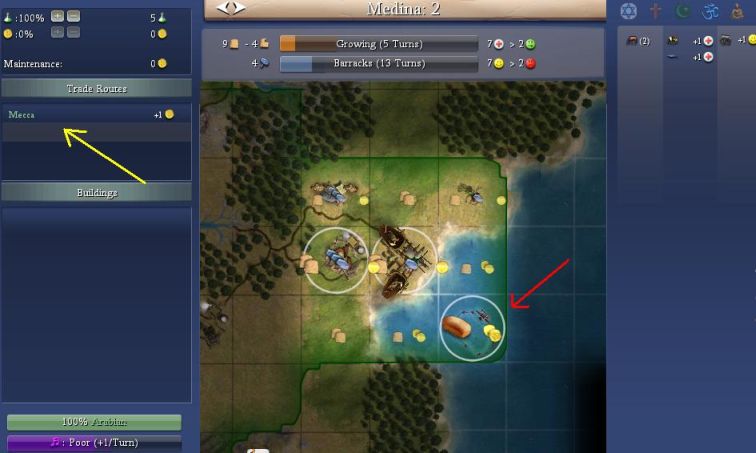Select the Judaism Star of David icon
The height and width of the screenshot is (453, 756).
[628, 11]
